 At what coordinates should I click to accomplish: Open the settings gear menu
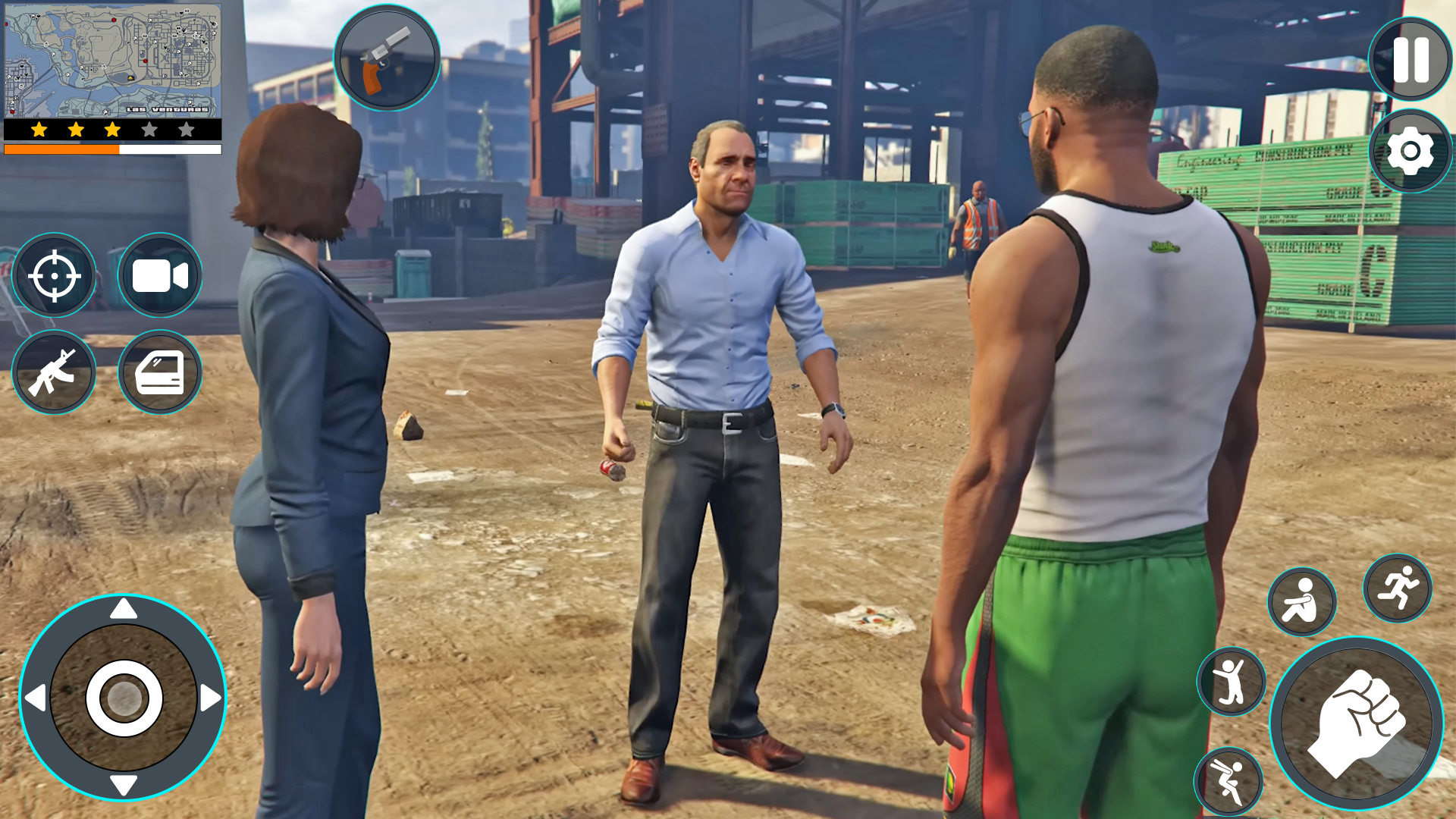pyautogui.click(x=1408, y=151)
